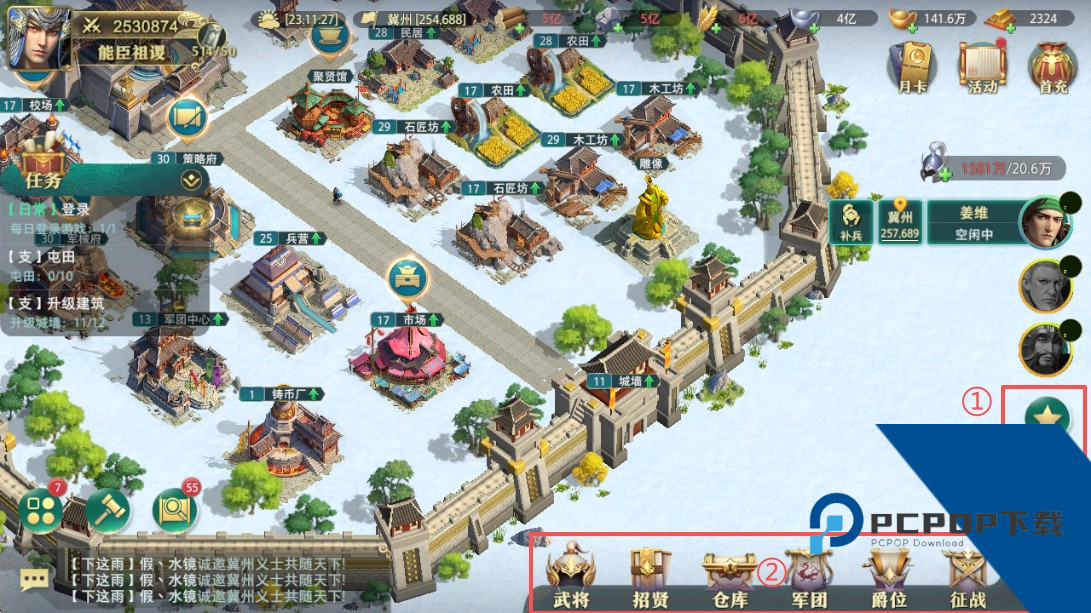
Task: Open the 活动 events scroll
Action: tap(982, 67)
